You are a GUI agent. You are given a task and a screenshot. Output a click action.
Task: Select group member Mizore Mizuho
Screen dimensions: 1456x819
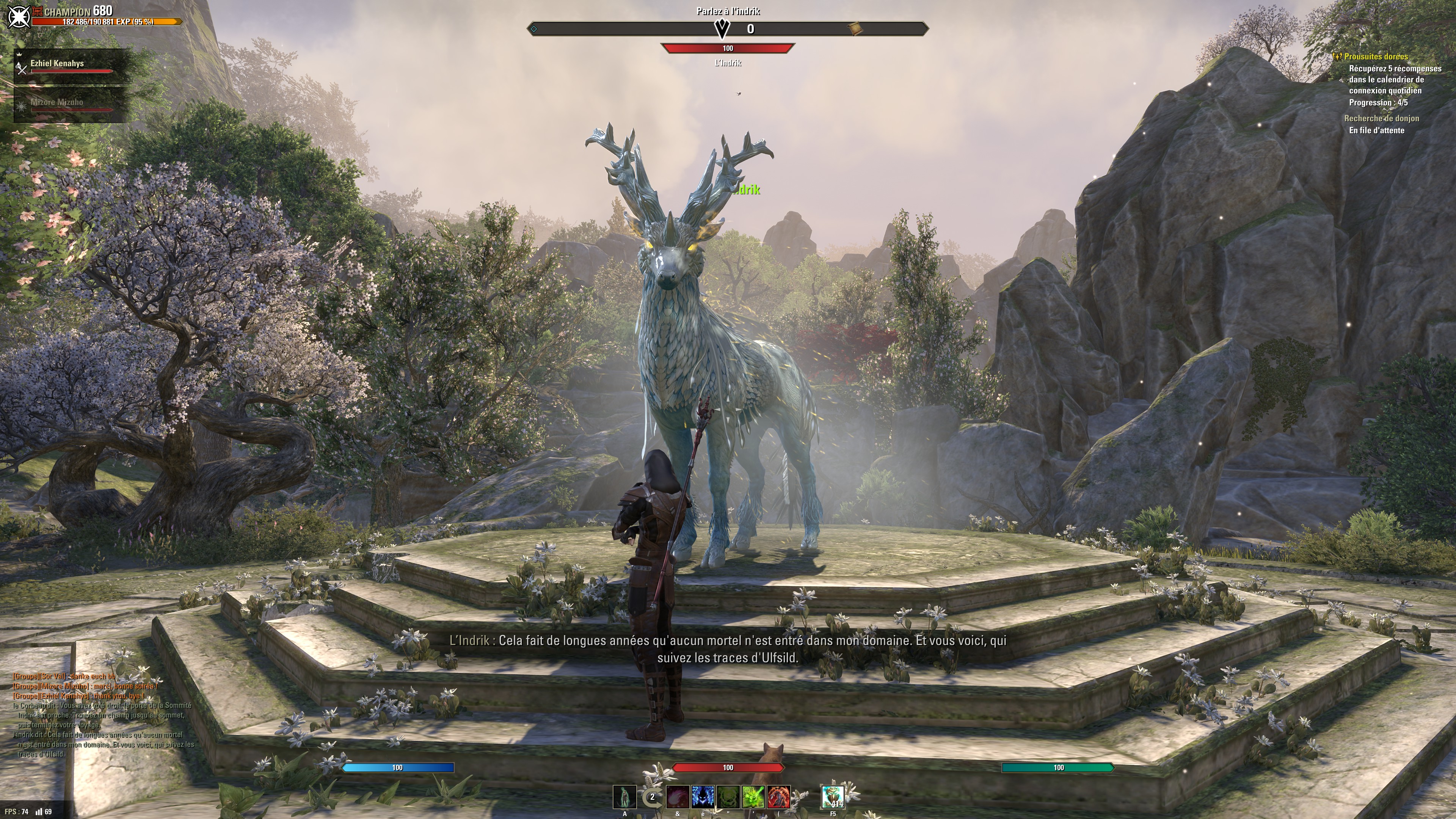click(x=56, y=102)
